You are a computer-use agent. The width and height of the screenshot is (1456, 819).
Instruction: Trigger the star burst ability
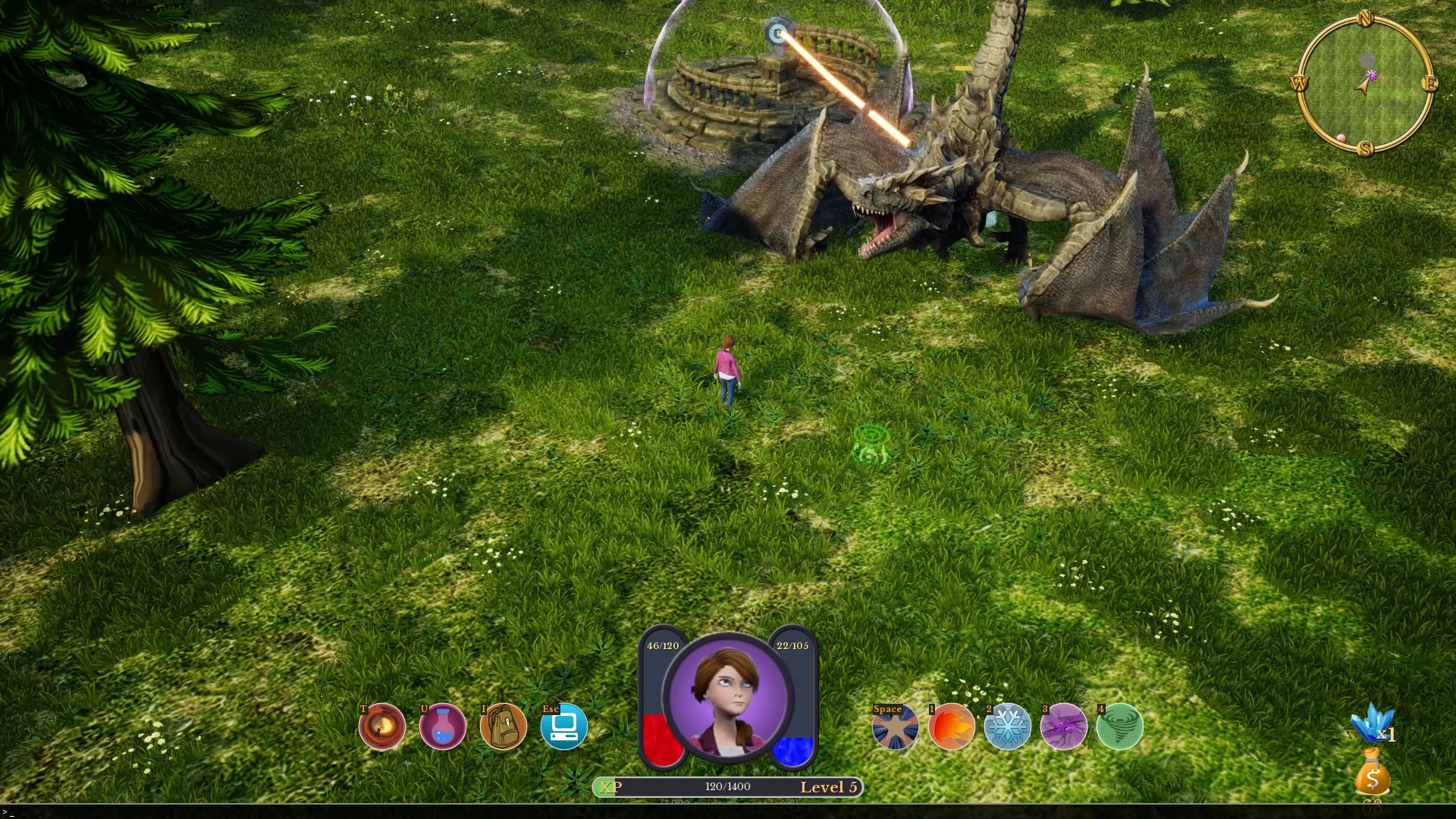coord(895,726)
